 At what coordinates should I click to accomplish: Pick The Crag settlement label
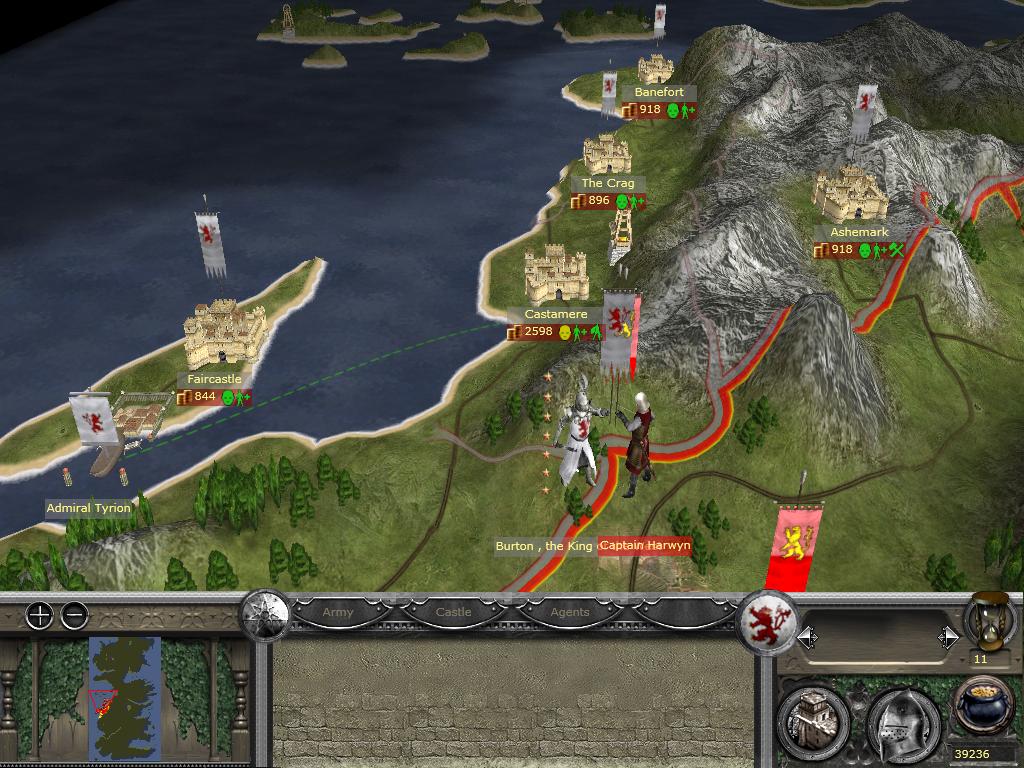click(x=608, y=184)
